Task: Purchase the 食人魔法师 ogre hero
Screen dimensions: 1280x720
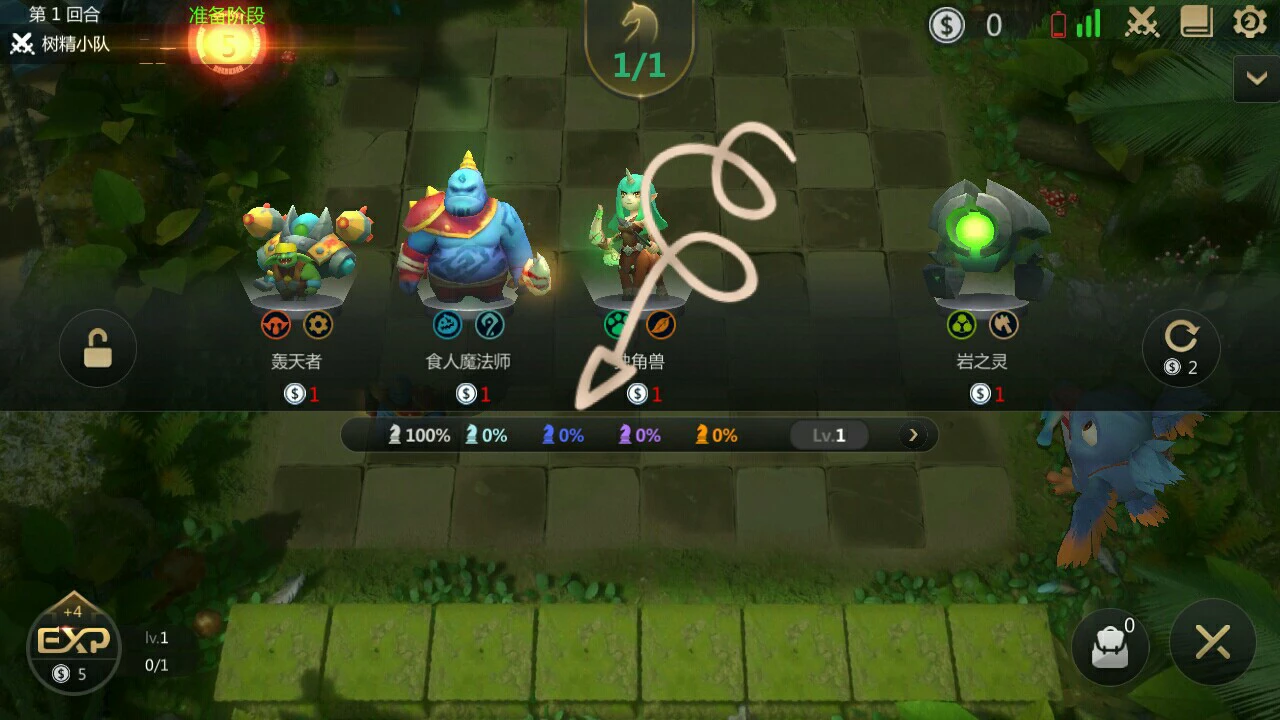Action: pyautogui.click(x=468, y=290)
